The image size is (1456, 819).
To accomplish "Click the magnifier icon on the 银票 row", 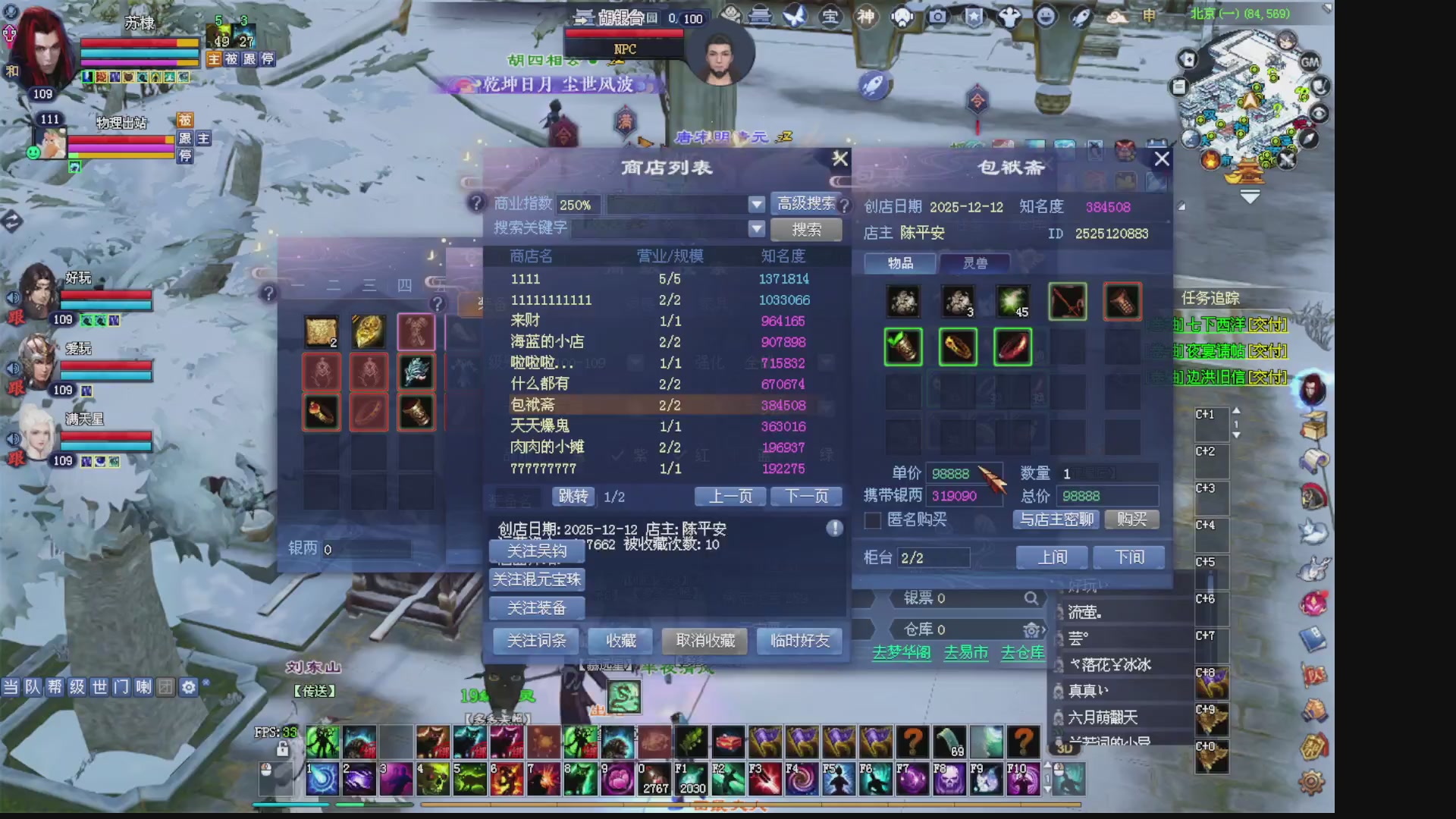I will pos(1031,598).
